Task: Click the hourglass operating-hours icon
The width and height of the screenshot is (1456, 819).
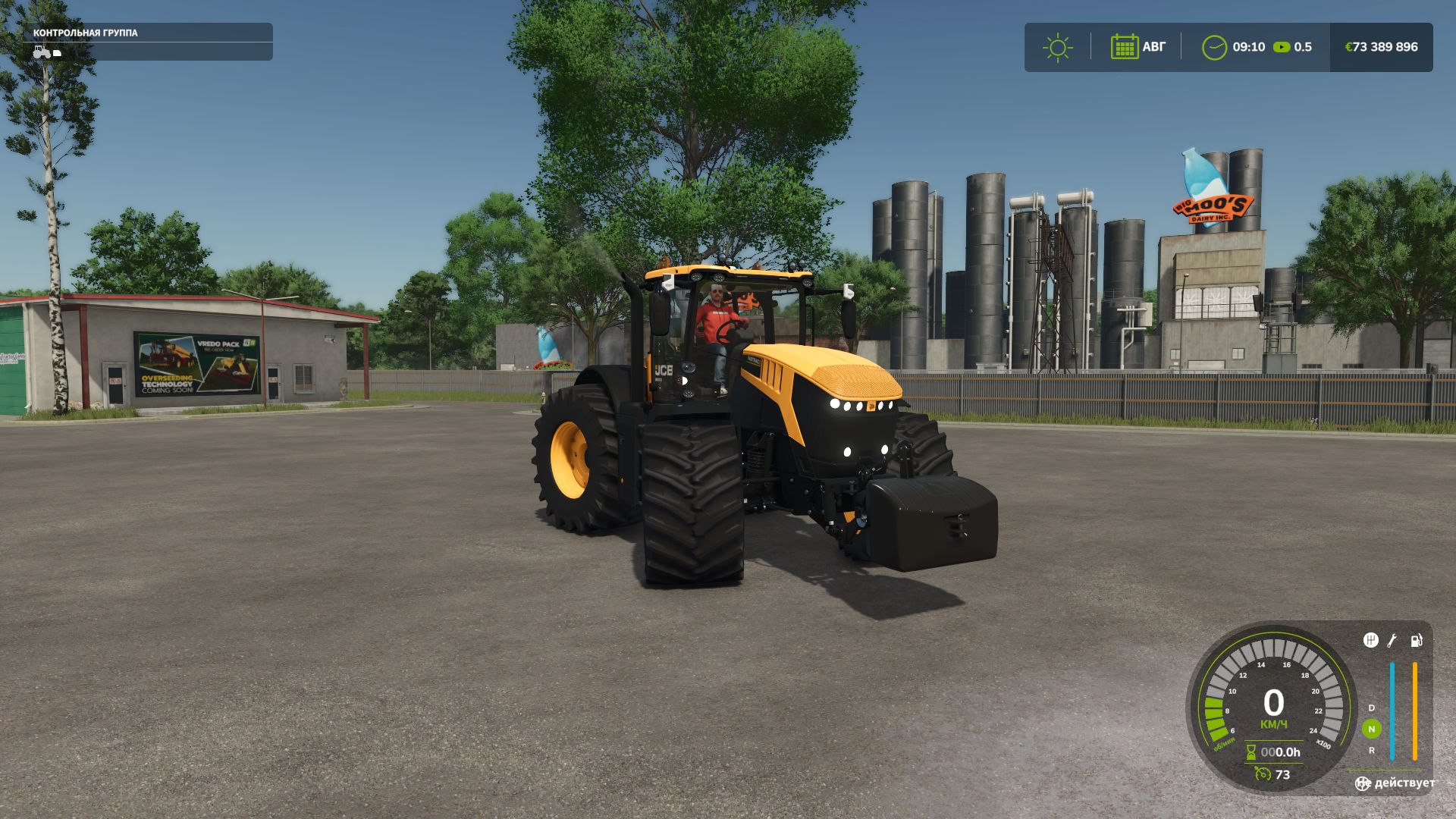Action: [1250, 754]
